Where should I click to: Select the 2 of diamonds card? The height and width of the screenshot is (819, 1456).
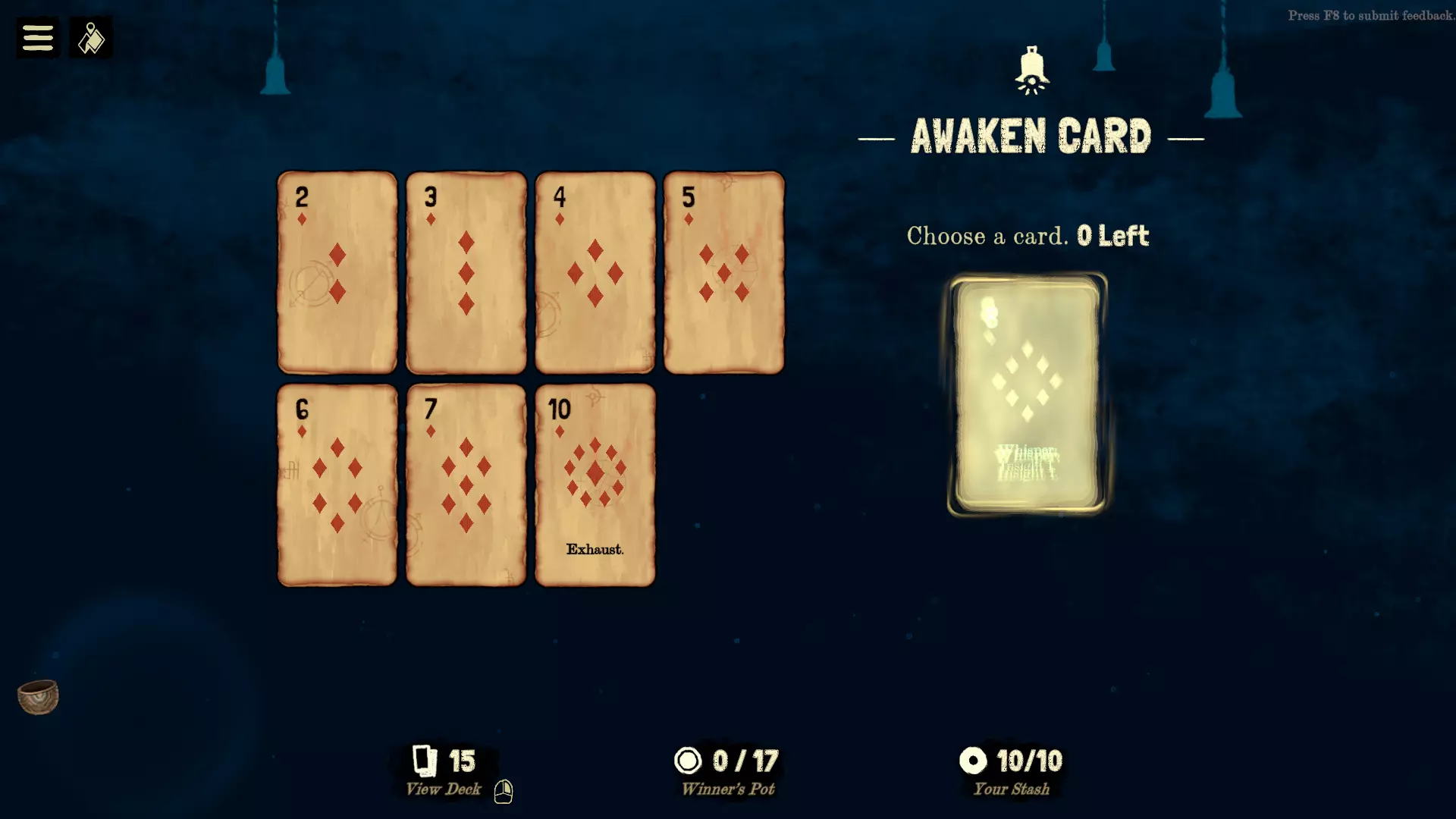(x=337, y=272)
